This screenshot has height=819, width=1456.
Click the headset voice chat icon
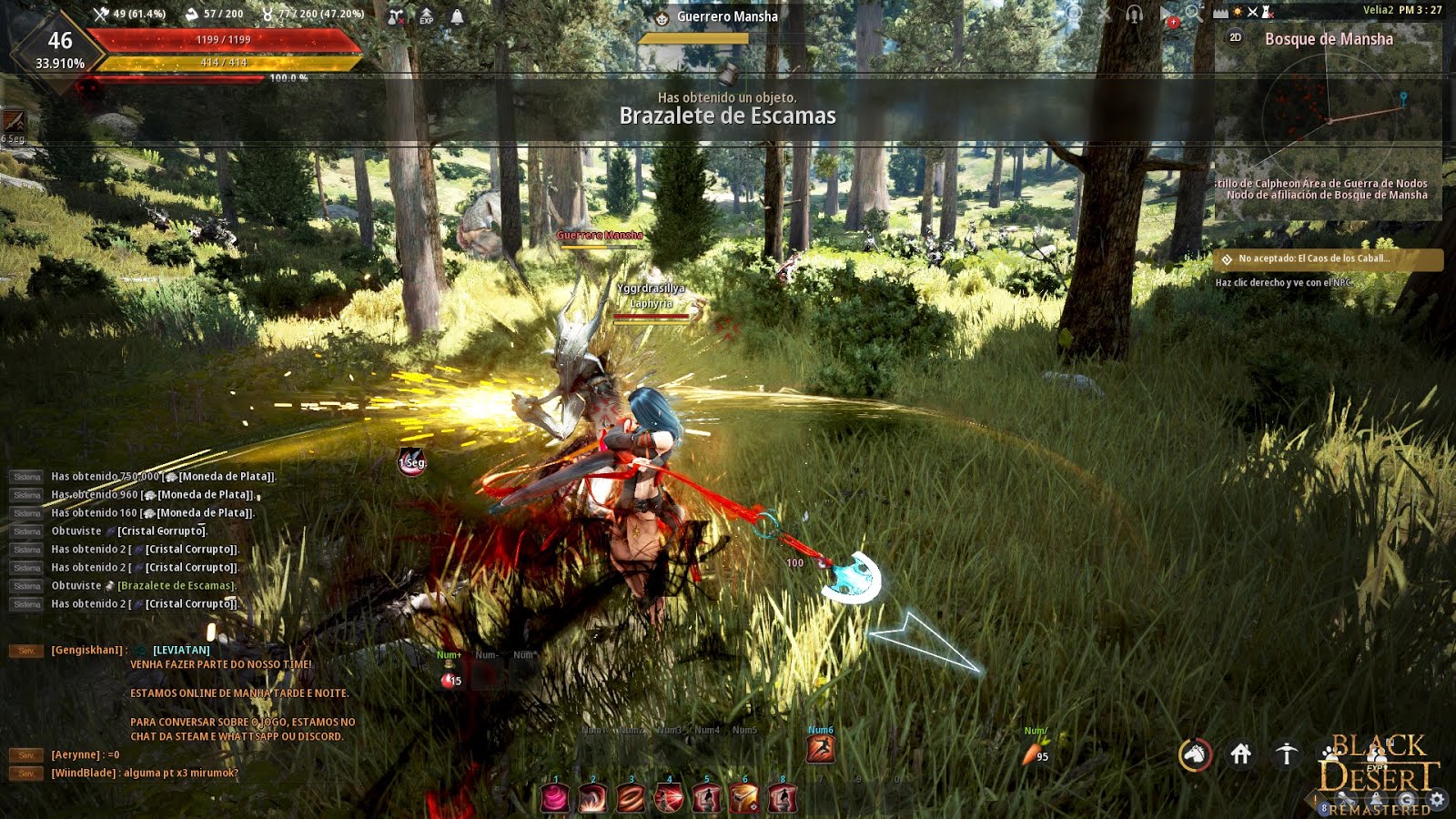(1133, 13)
